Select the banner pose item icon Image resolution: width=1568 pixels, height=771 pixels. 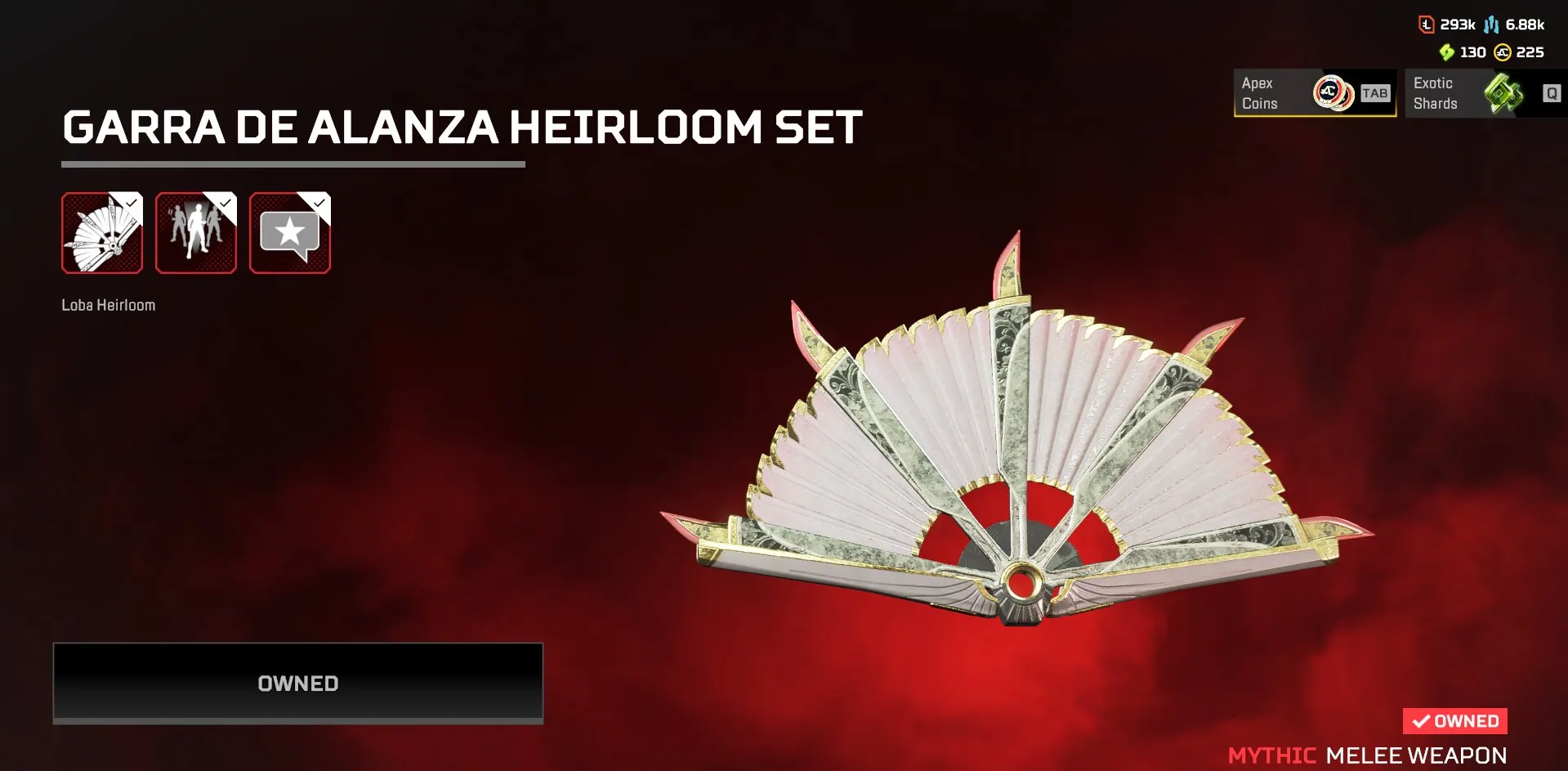(x=196, y=234)
